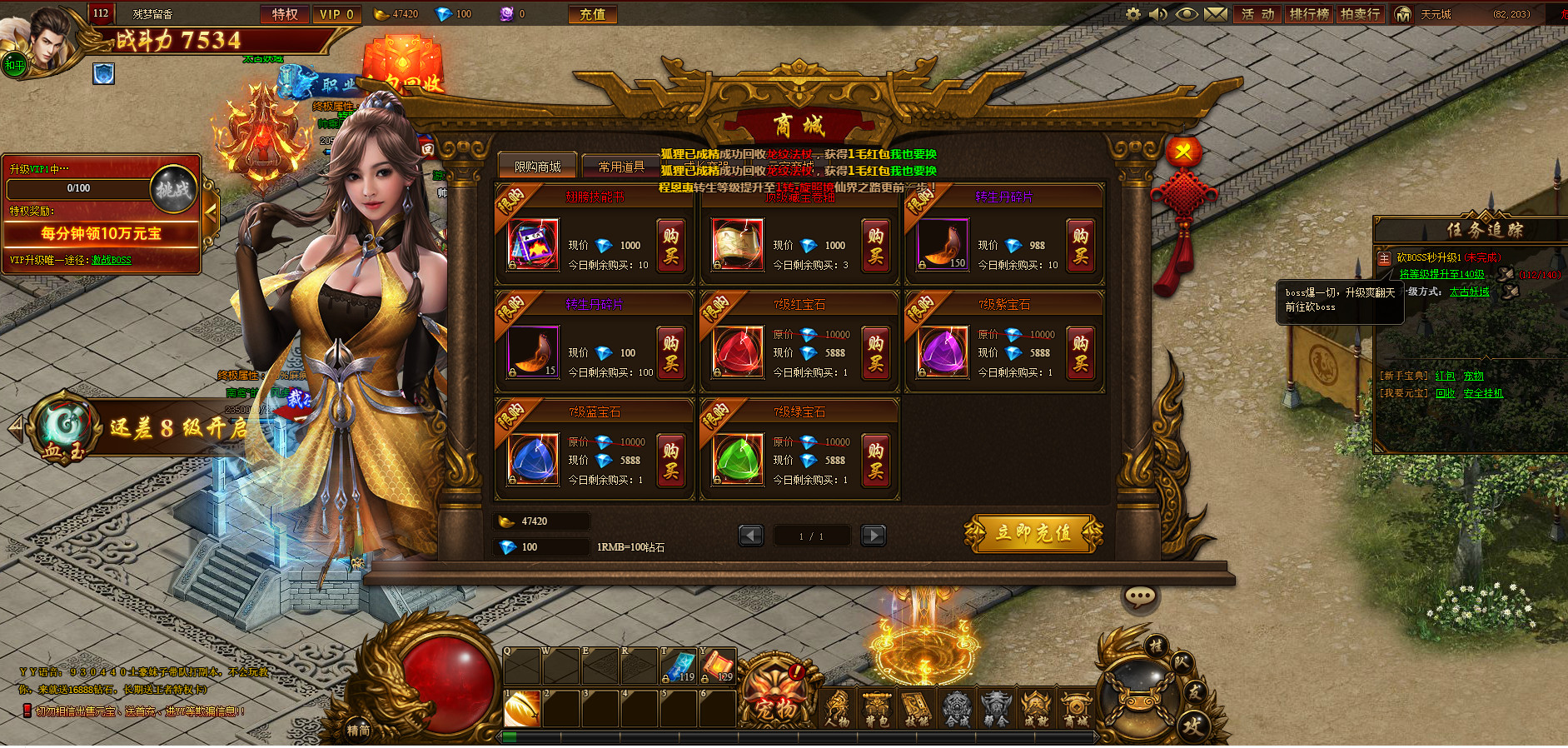The height and width of the screenshot is (748, 1568).
Task: Open the mail envelope icon
Action: pos(1215,14)
